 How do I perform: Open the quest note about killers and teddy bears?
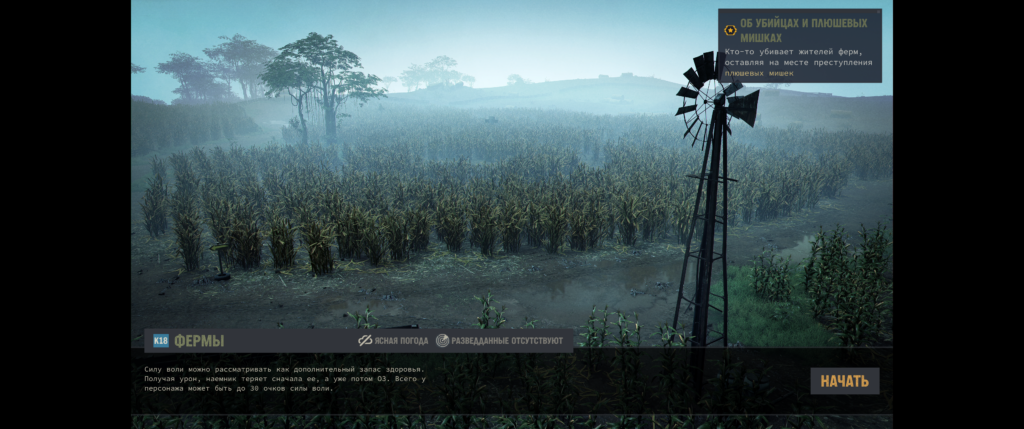pyautogui.click(x=800, y=45)
